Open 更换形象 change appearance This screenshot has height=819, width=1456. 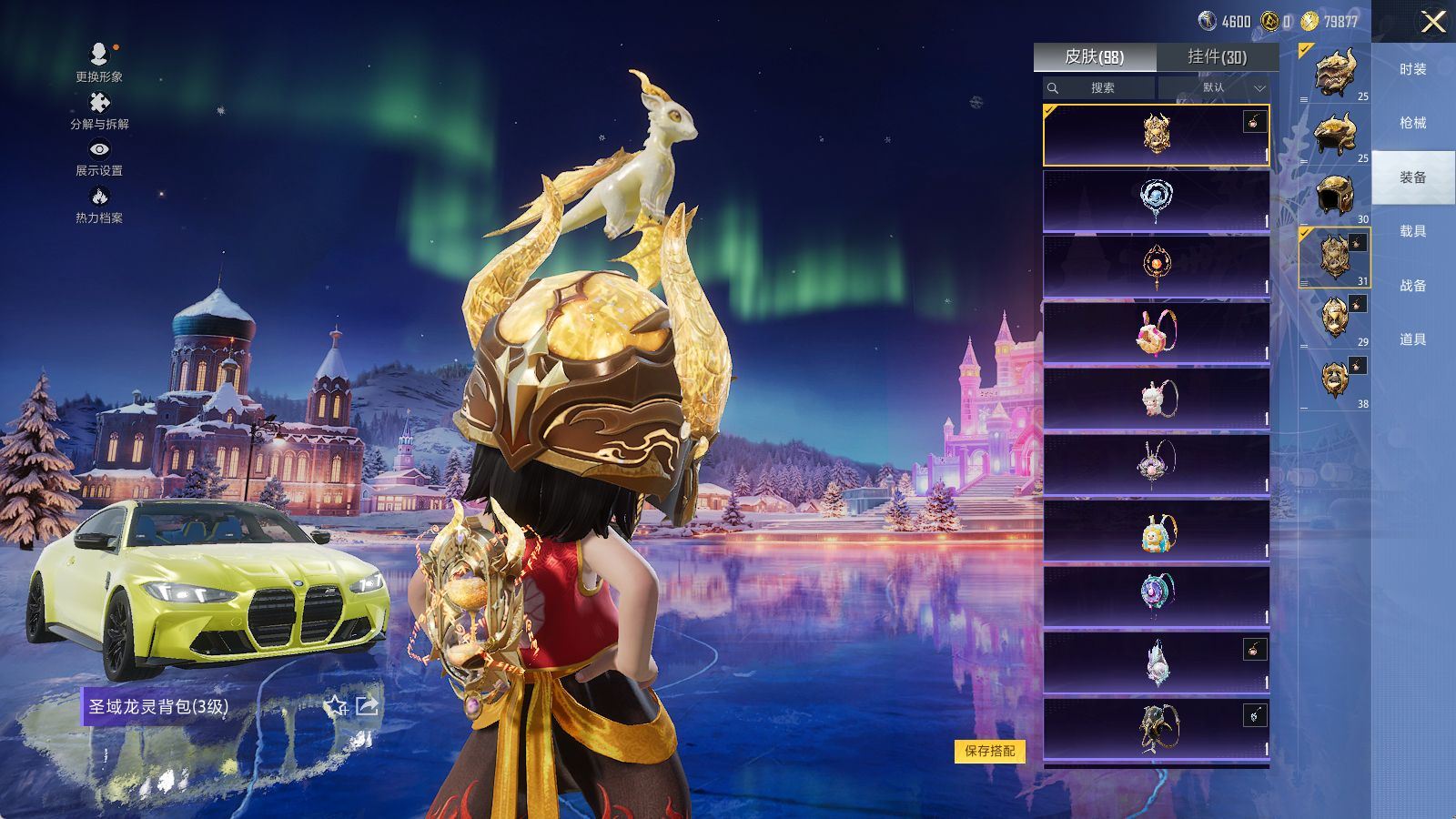click(99, 63)
